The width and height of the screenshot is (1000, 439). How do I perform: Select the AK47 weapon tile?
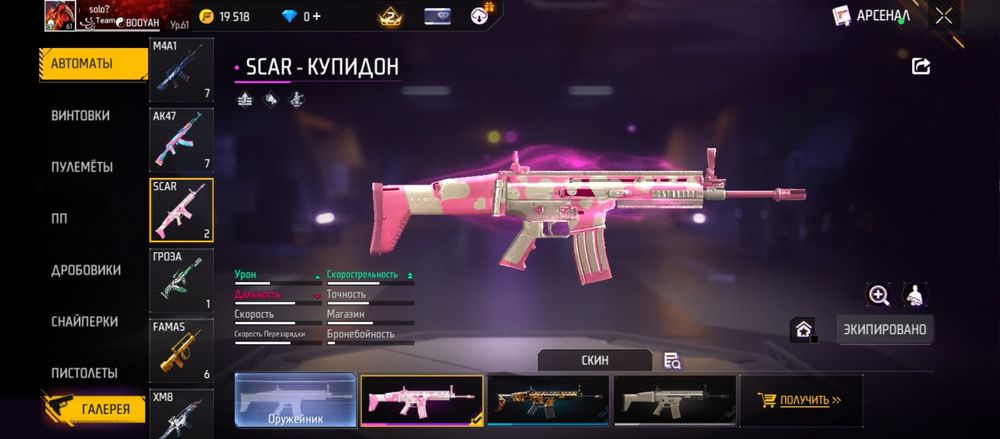click(181, 140)
